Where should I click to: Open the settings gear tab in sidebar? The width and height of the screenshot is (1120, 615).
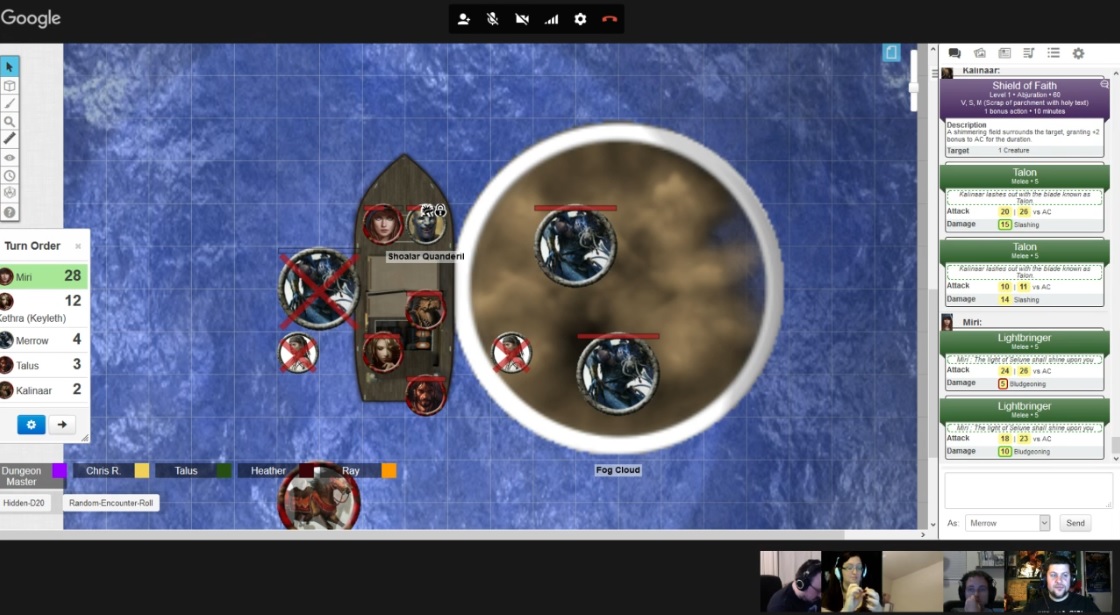(x=1078, y=53)
